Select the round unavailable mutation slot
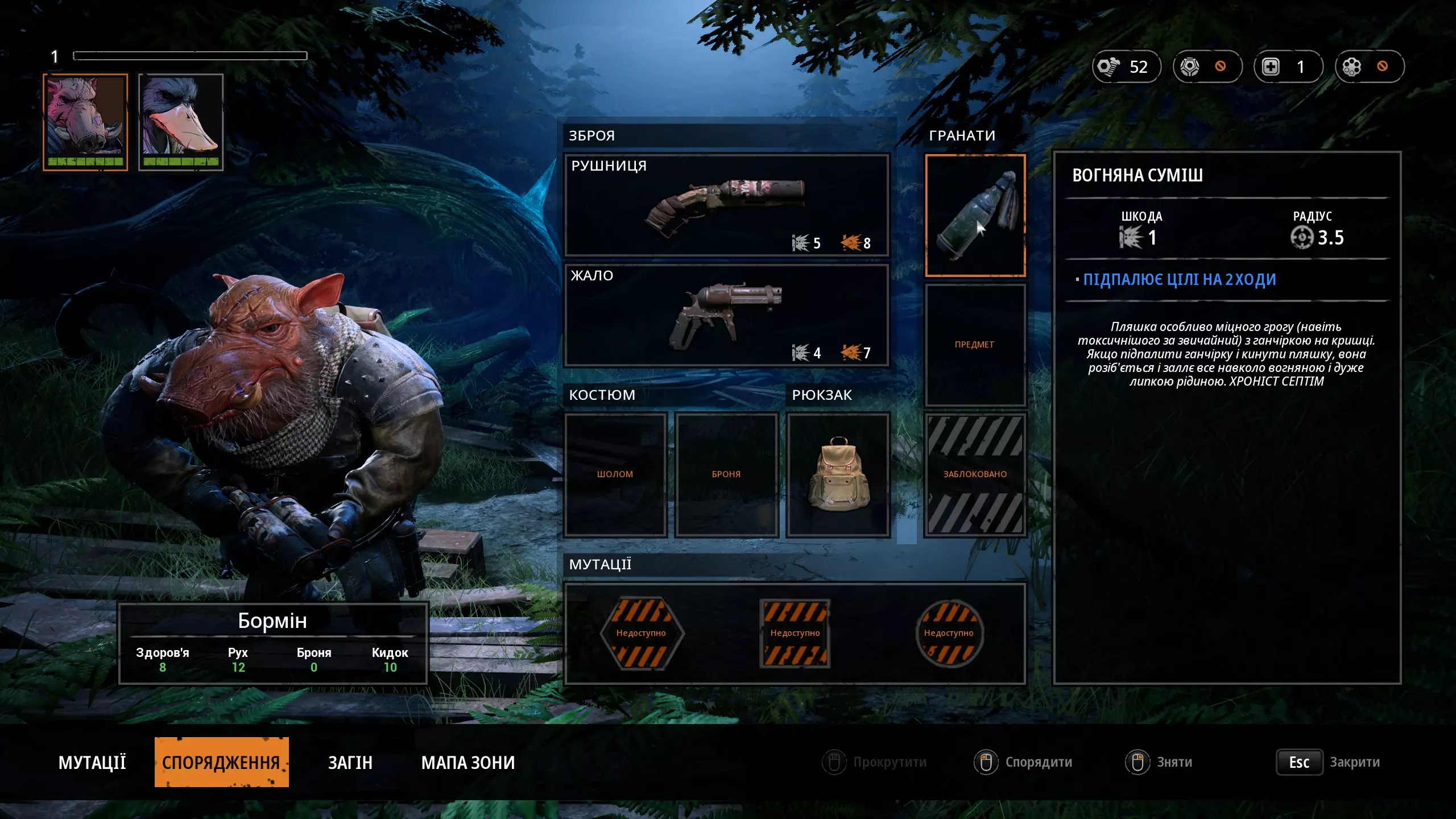The height and width of the screenshot is (819, 1456). tap(949, 633)
